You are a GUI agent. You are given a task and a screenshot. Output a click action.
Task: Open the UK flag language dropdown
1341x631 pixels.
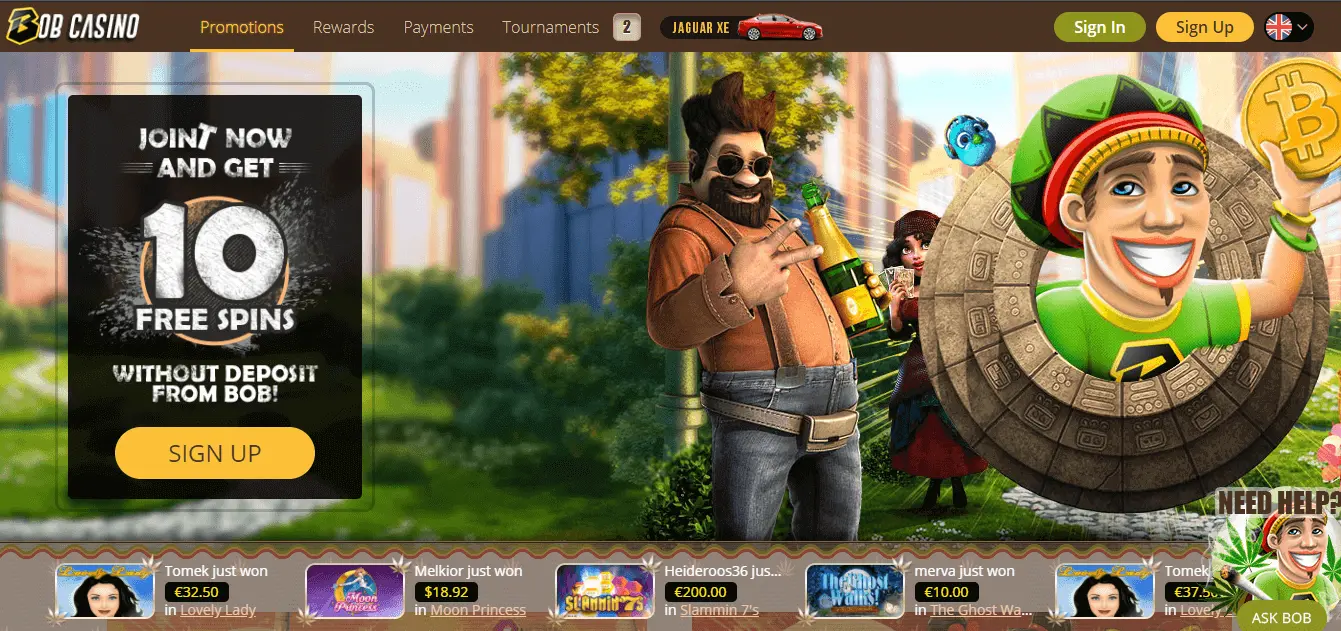point(1288,27)
